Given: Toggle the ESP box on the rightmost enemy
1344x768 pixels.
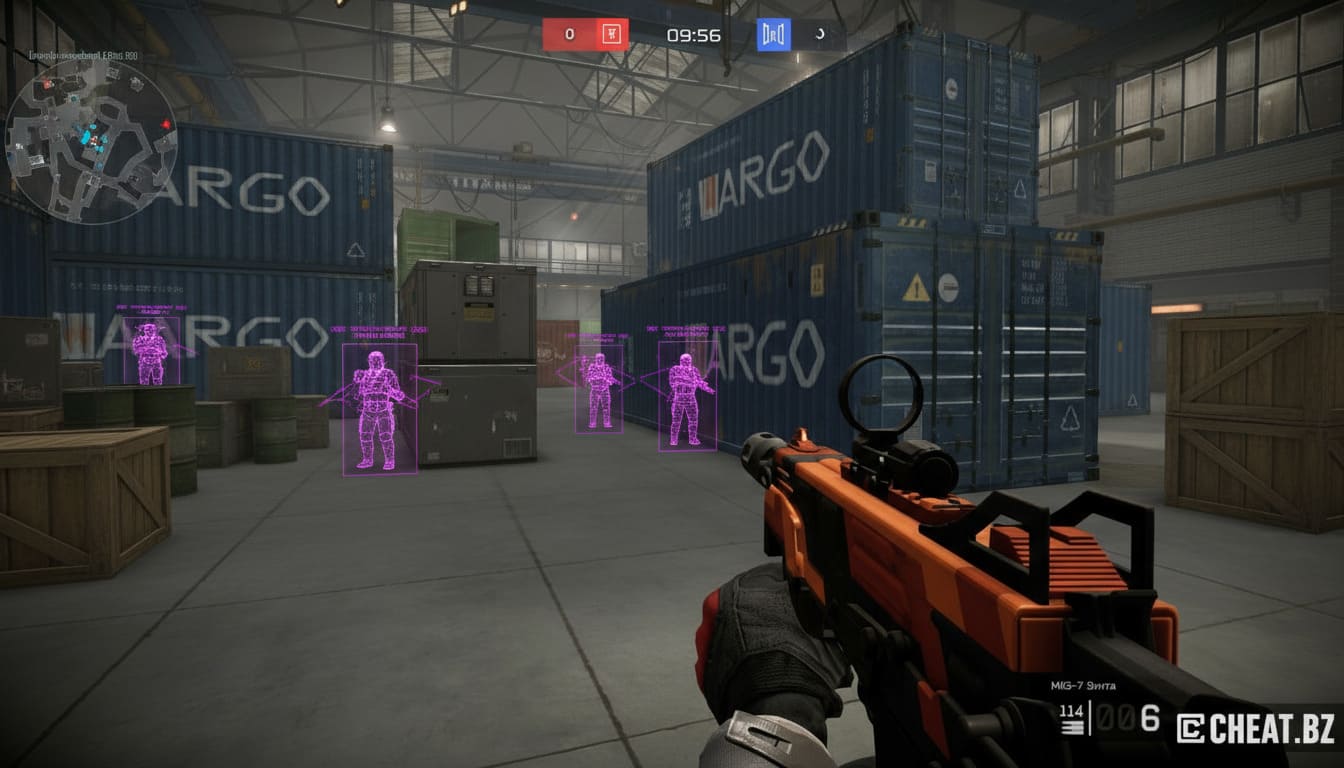Looking at the screenshot, I should click(x=688, y=398).
